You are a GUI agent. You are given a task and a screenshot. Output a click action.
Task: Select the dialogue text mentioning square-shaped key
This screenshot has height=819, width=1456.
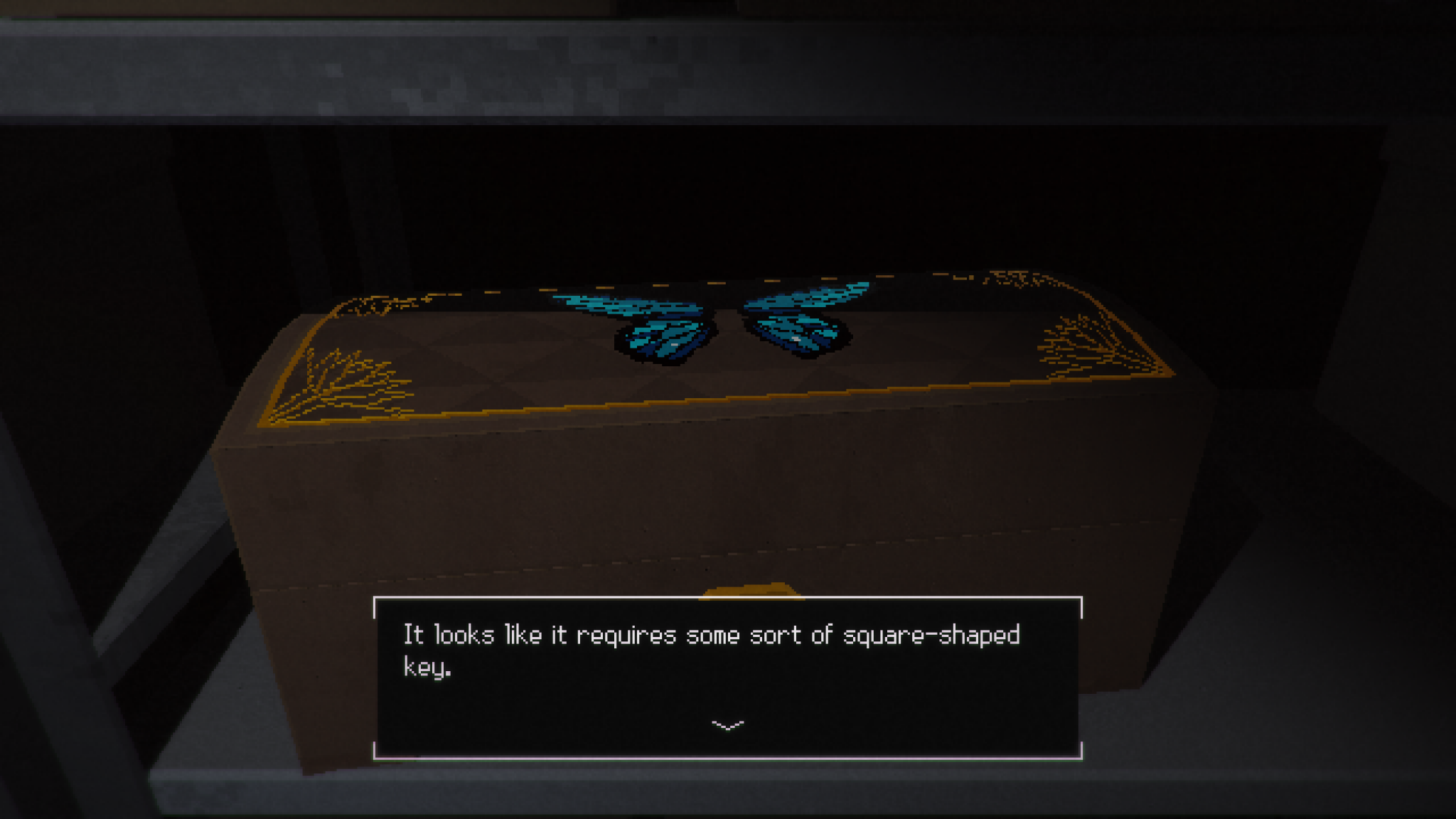coord(711,636)
